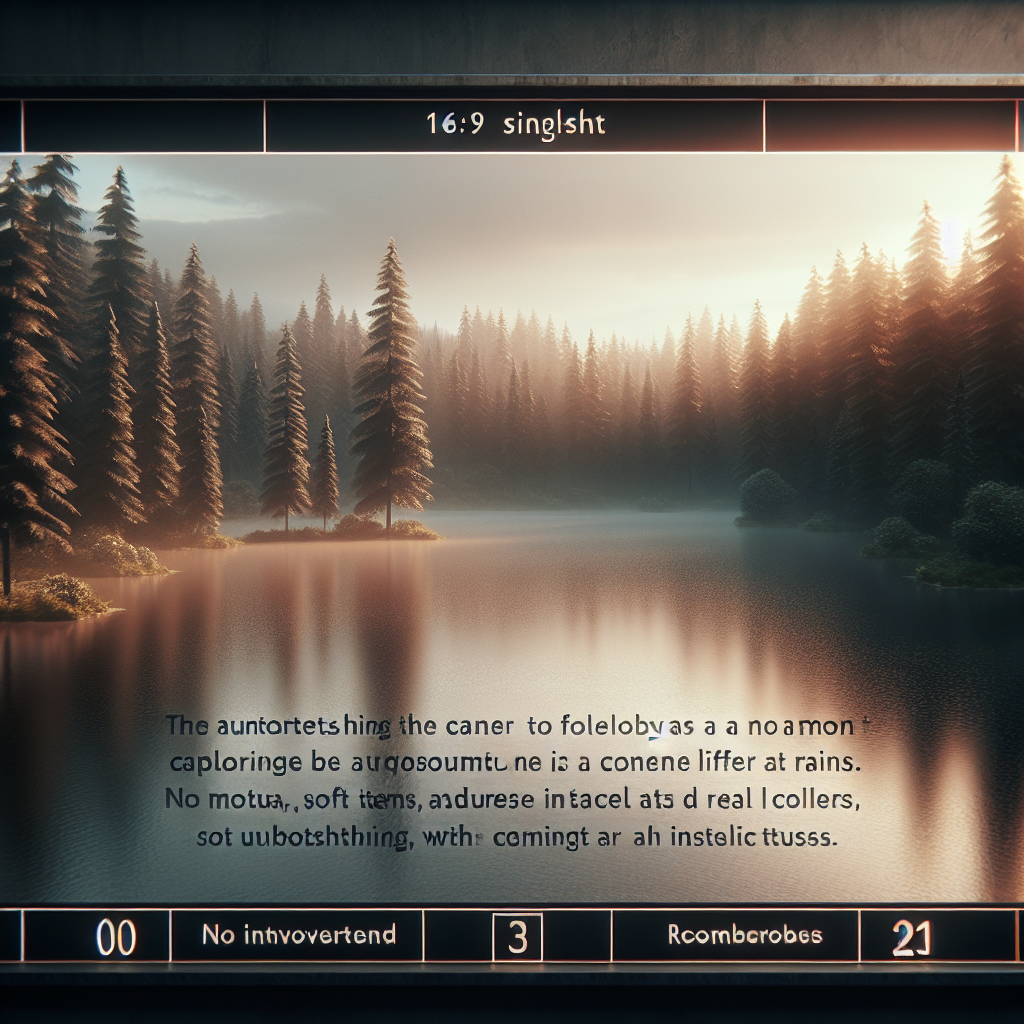Choose the boxed number 3 button

pos(518,937)
